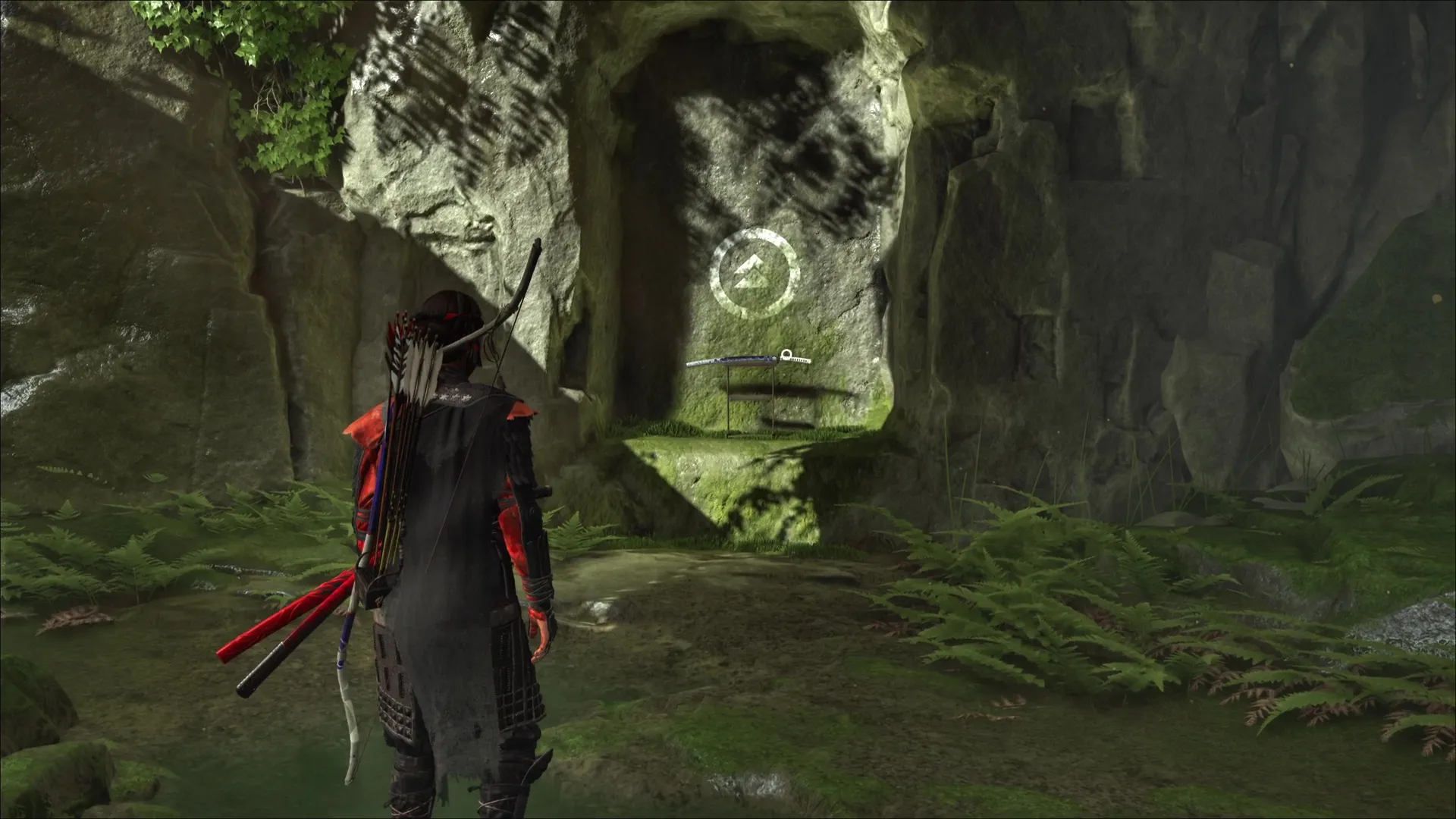Select the circular chevron marker icon

[x=754, y=273]
